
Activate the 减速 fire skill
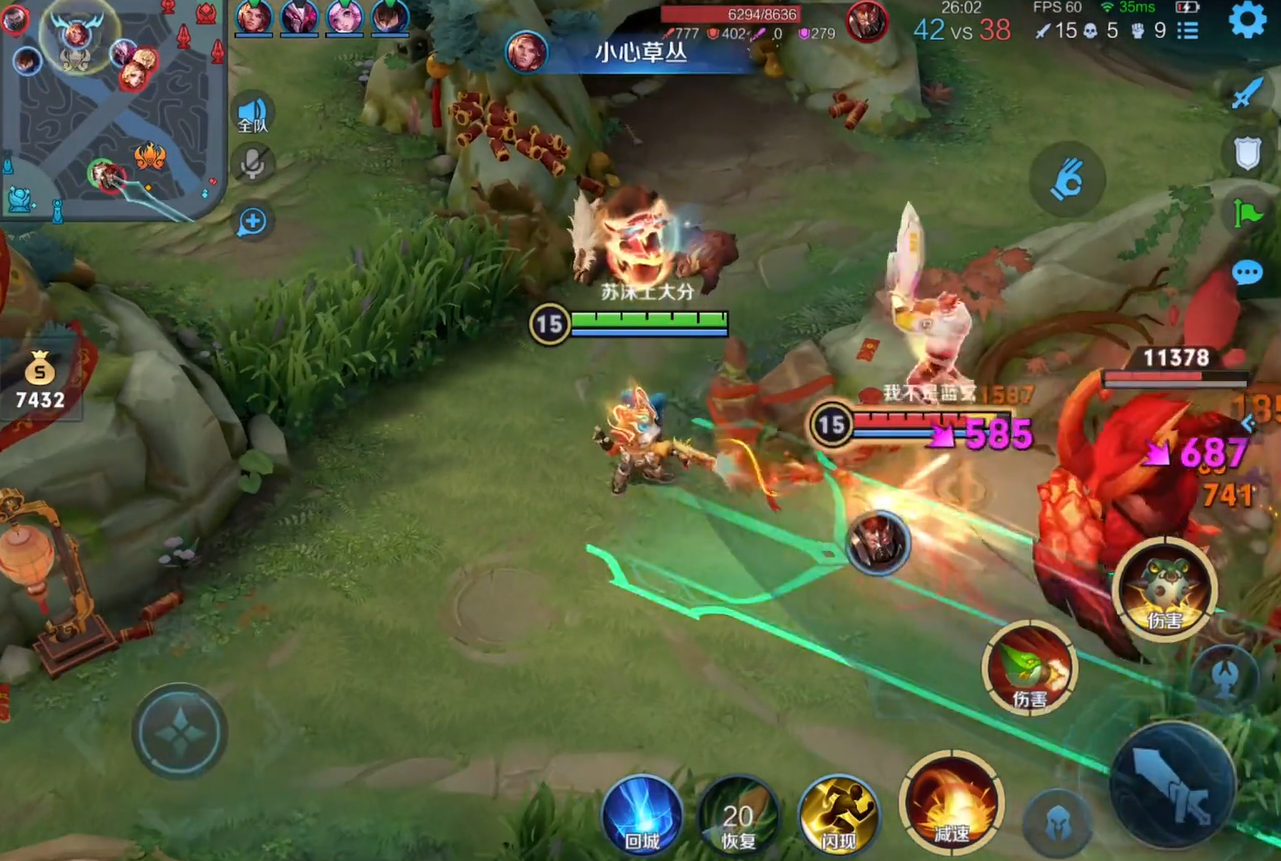(951, 800)
